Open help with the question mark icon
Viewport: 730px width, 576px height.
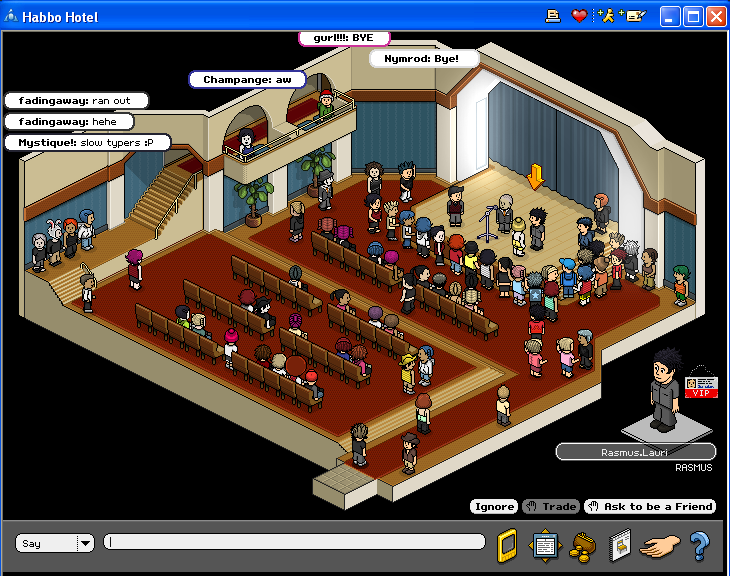click(699, 545)
